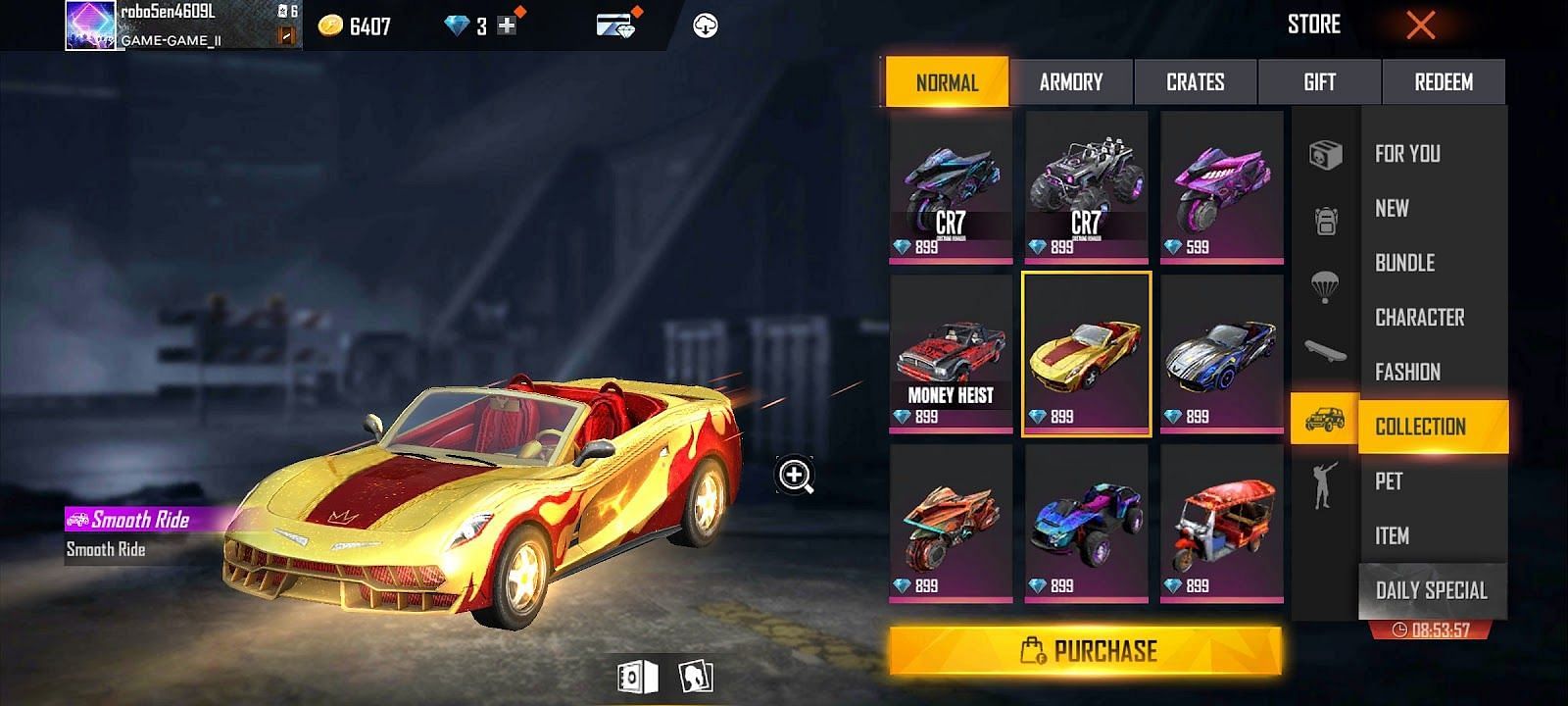Image resolution: width=1568 pixels, height=706 pixels.
Task: Select the purple motorcycle priced 599
Action: tap(1221, 186)
